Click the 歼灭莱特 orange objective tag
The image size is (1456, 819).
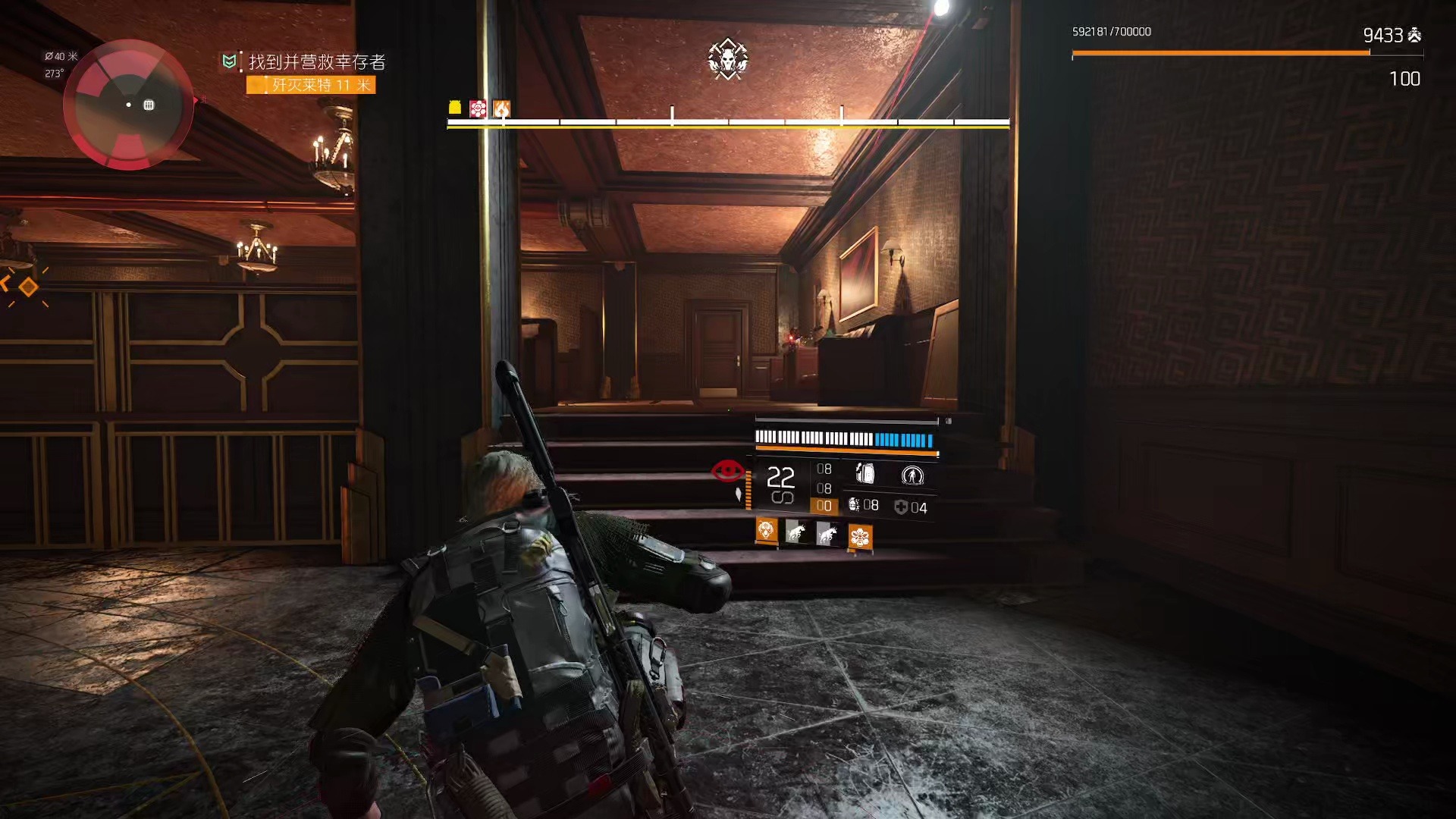click(312, 85)
